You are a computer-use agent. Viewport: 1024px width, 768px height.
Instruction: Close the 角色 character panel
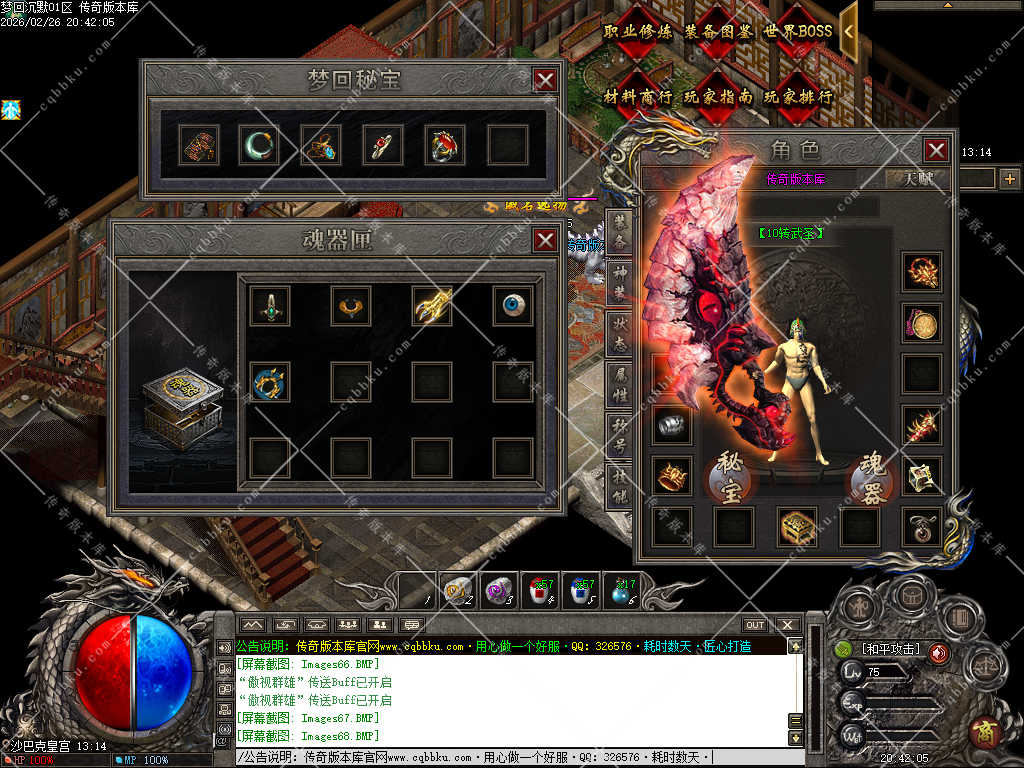pyautogui.click(x=936, y=150)
